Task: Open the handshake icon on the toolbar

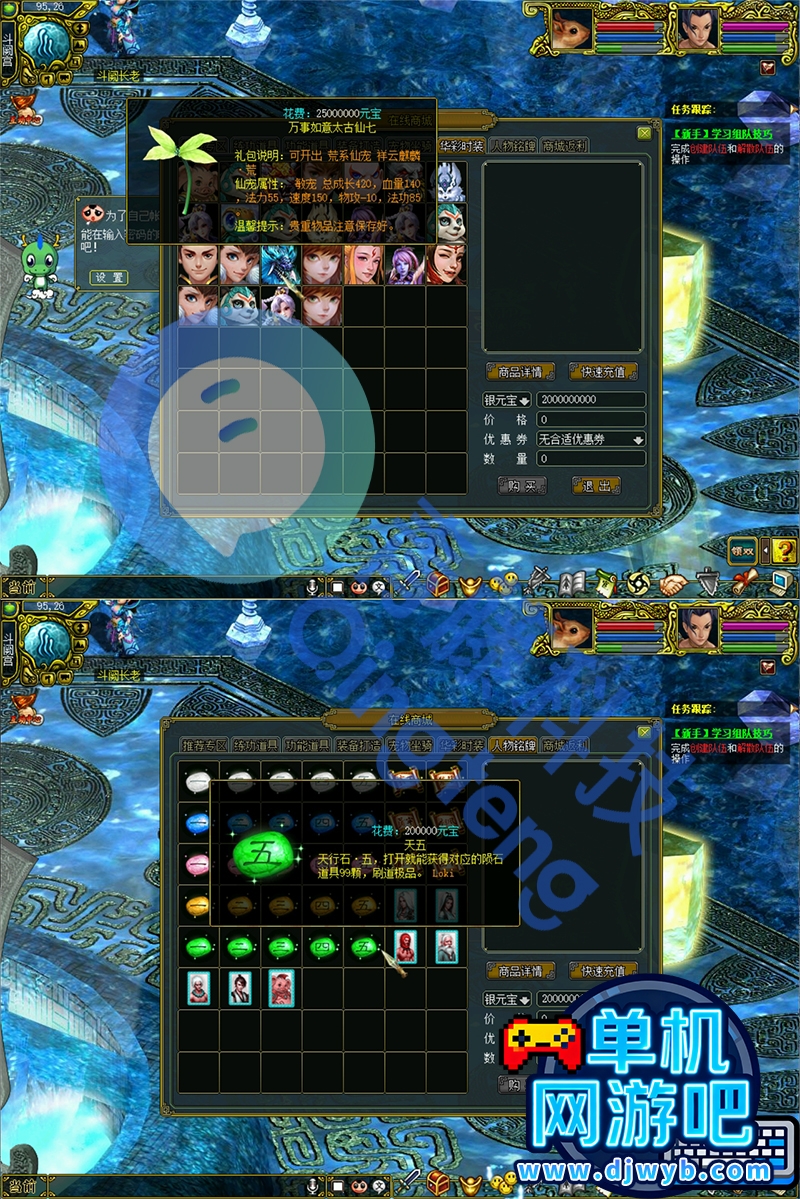Action: pos(674,582)
